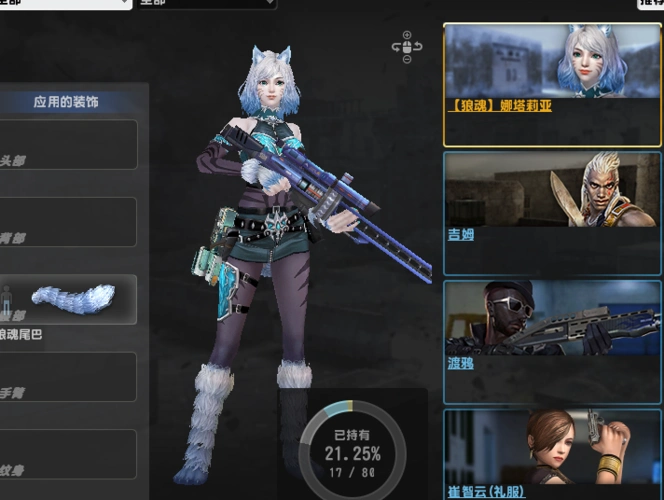This screenshot has width=664, height=500.
Task: Open the 背部 back decoration slot
Action: [x=68, y=222]
